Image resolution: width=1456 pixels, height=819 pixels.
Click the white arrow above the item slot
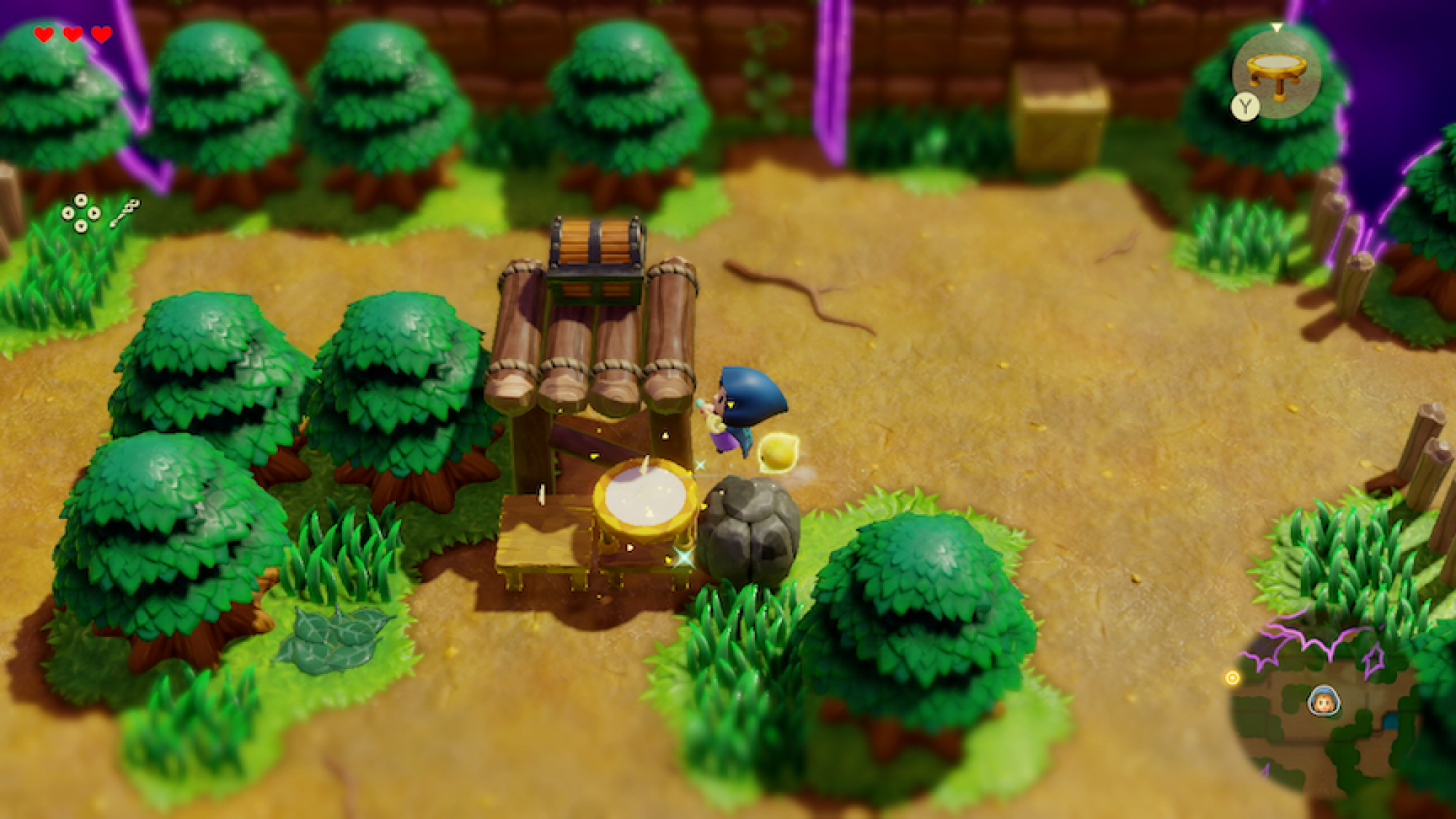1277,26
